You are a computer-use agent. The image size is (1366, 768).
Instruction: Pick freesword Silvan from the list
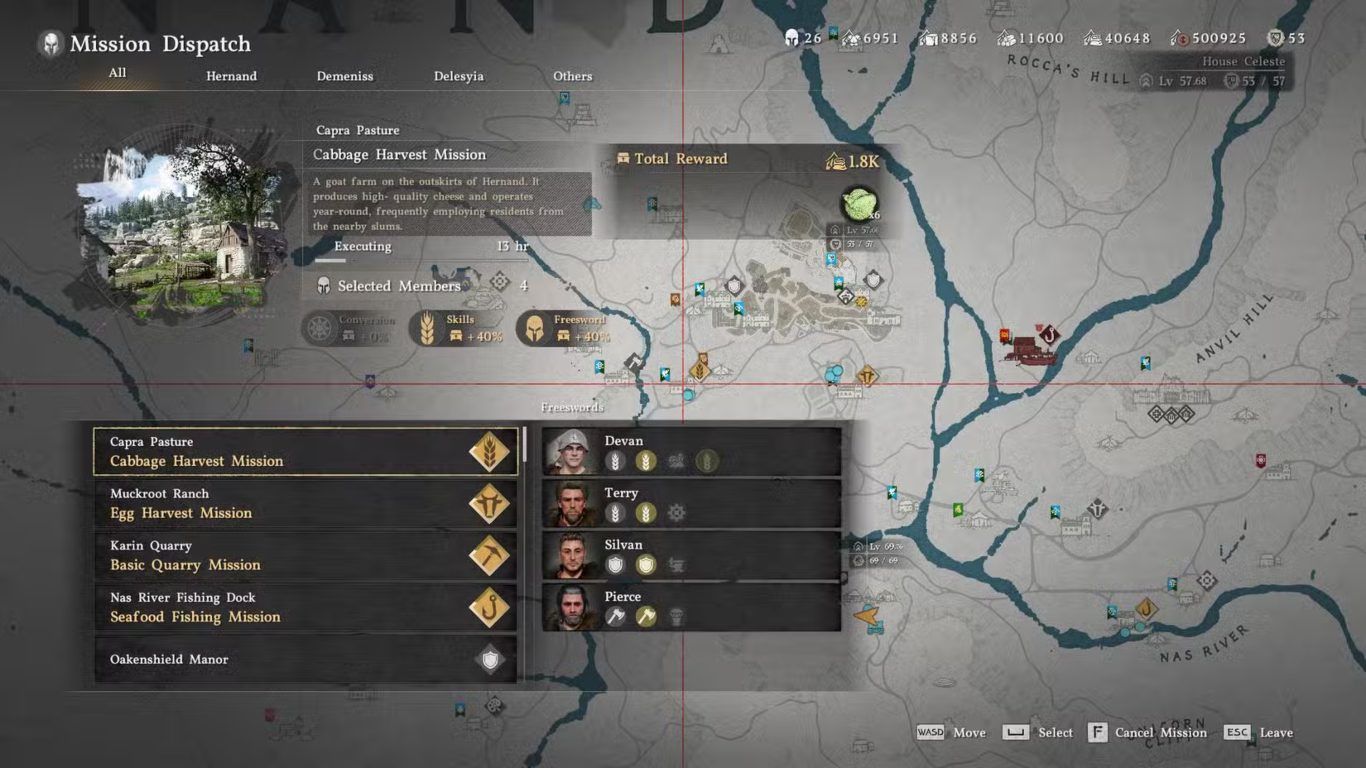[691, 556]
